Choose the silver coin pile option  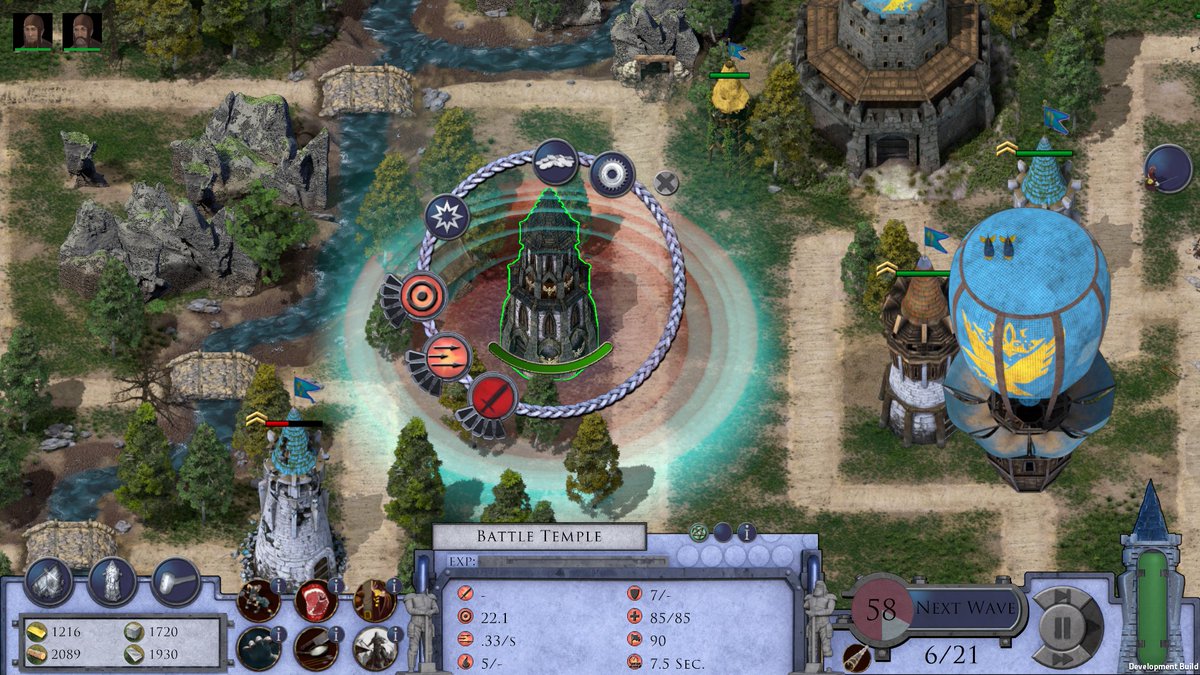tap(555, 159)
